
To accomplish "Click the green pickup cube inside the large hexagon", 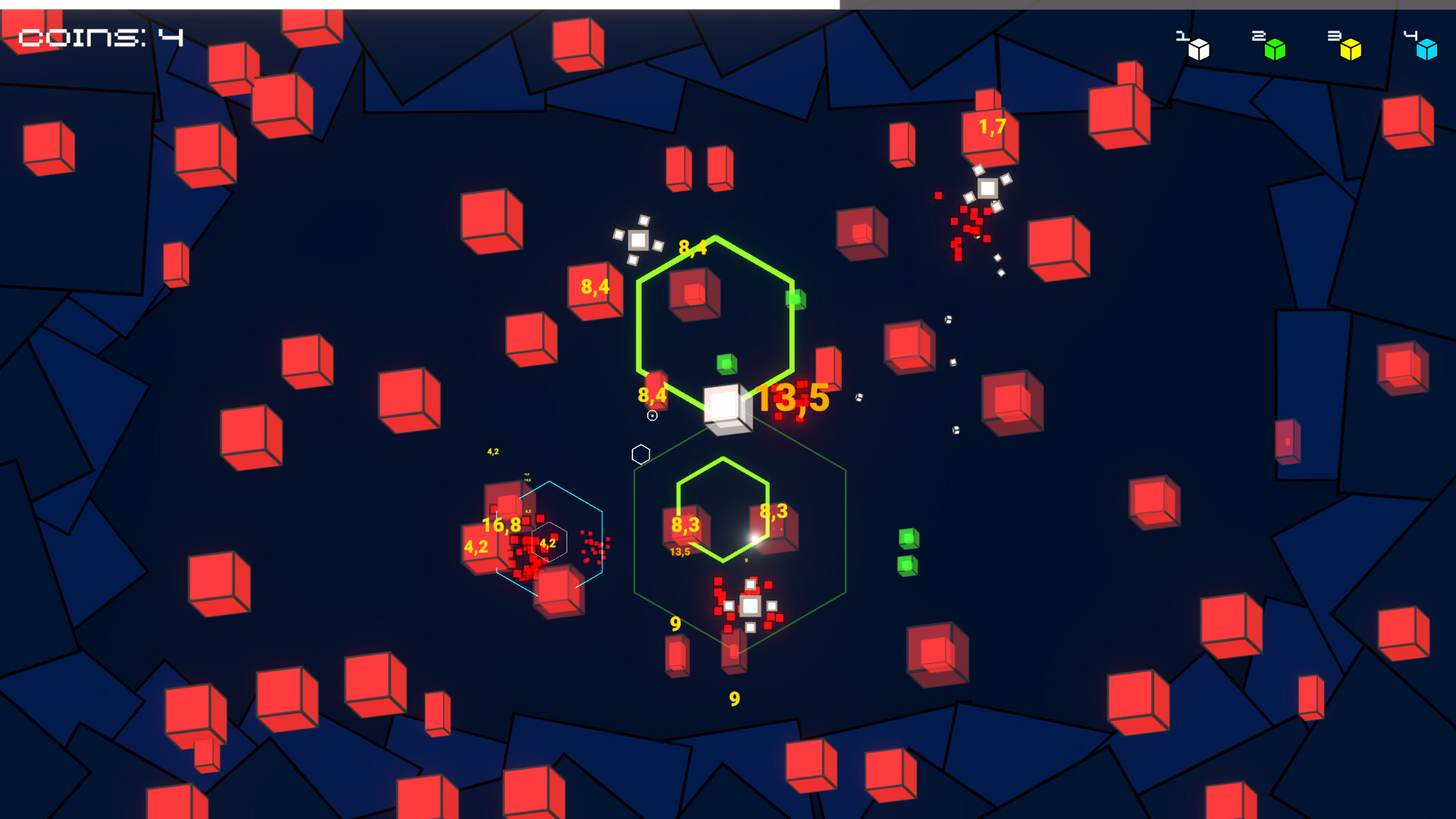I will 726,364.
